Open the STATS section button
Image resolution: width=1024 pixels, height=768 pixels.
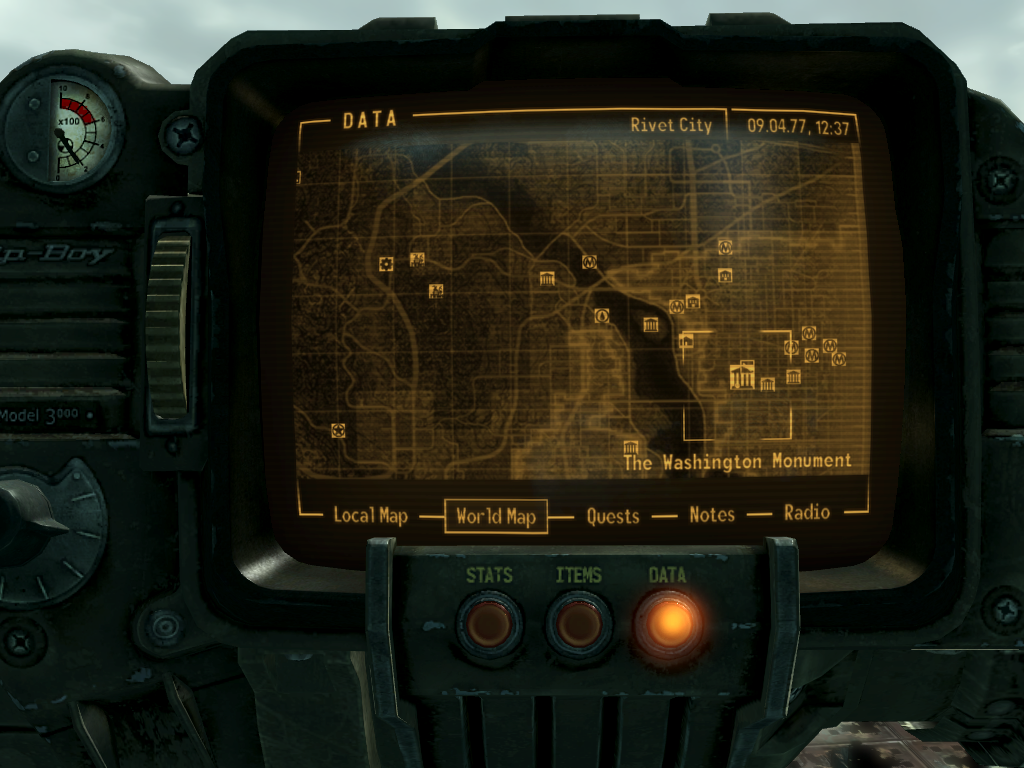(x=489, y=624)
